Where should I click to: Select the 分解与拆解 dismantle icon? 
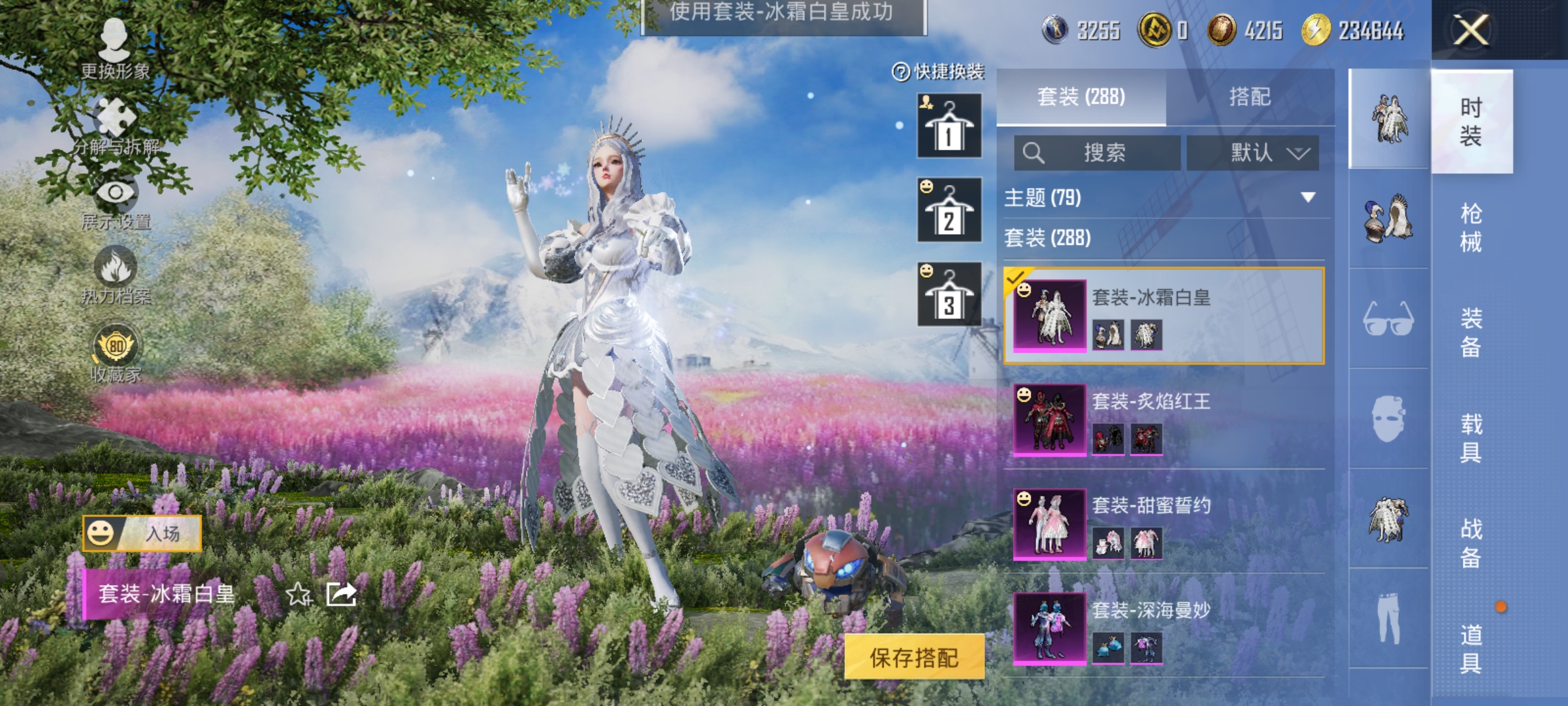click(114, 118)
